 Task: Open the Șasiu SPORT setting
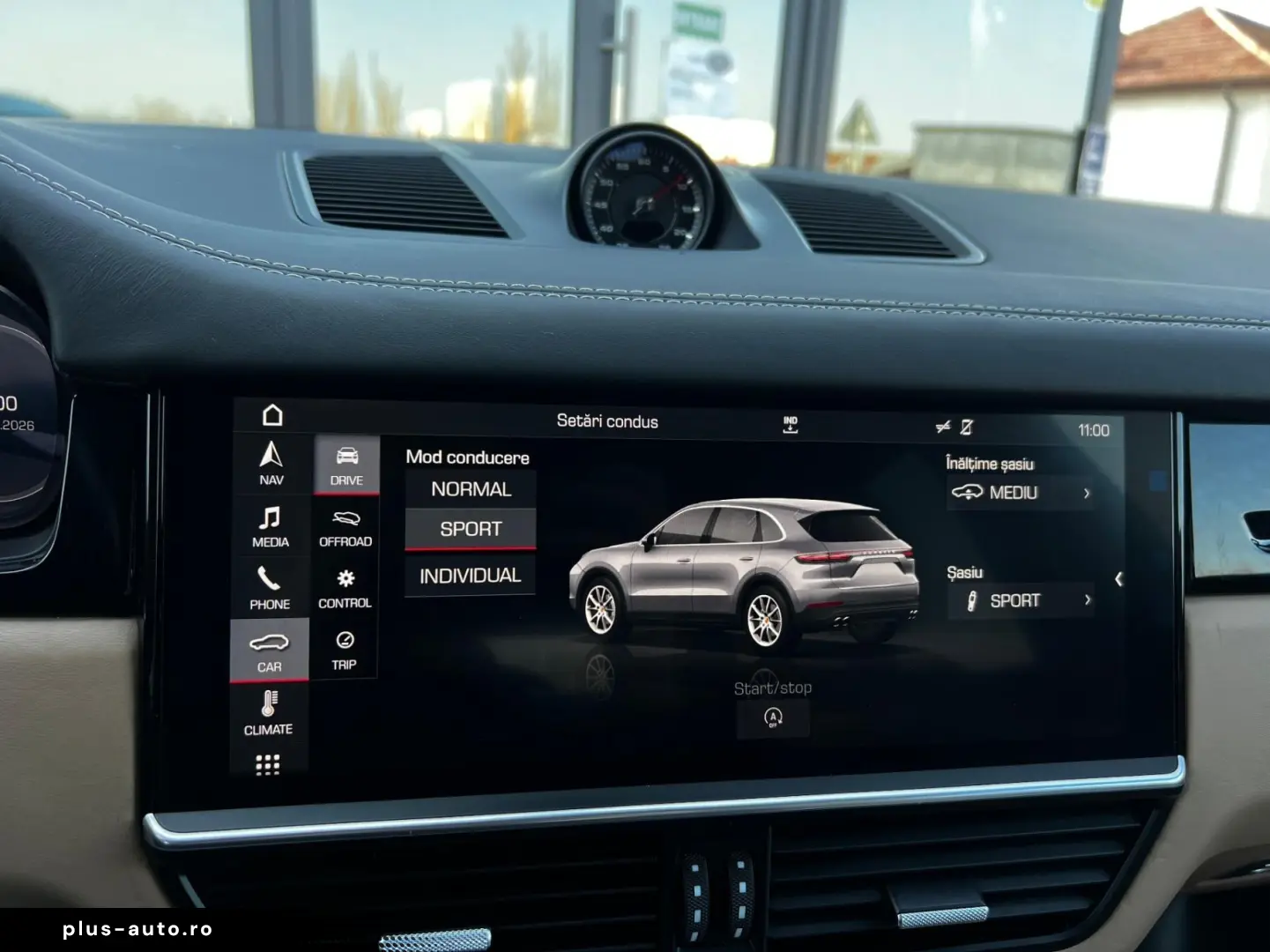[x=1020, y=600]
